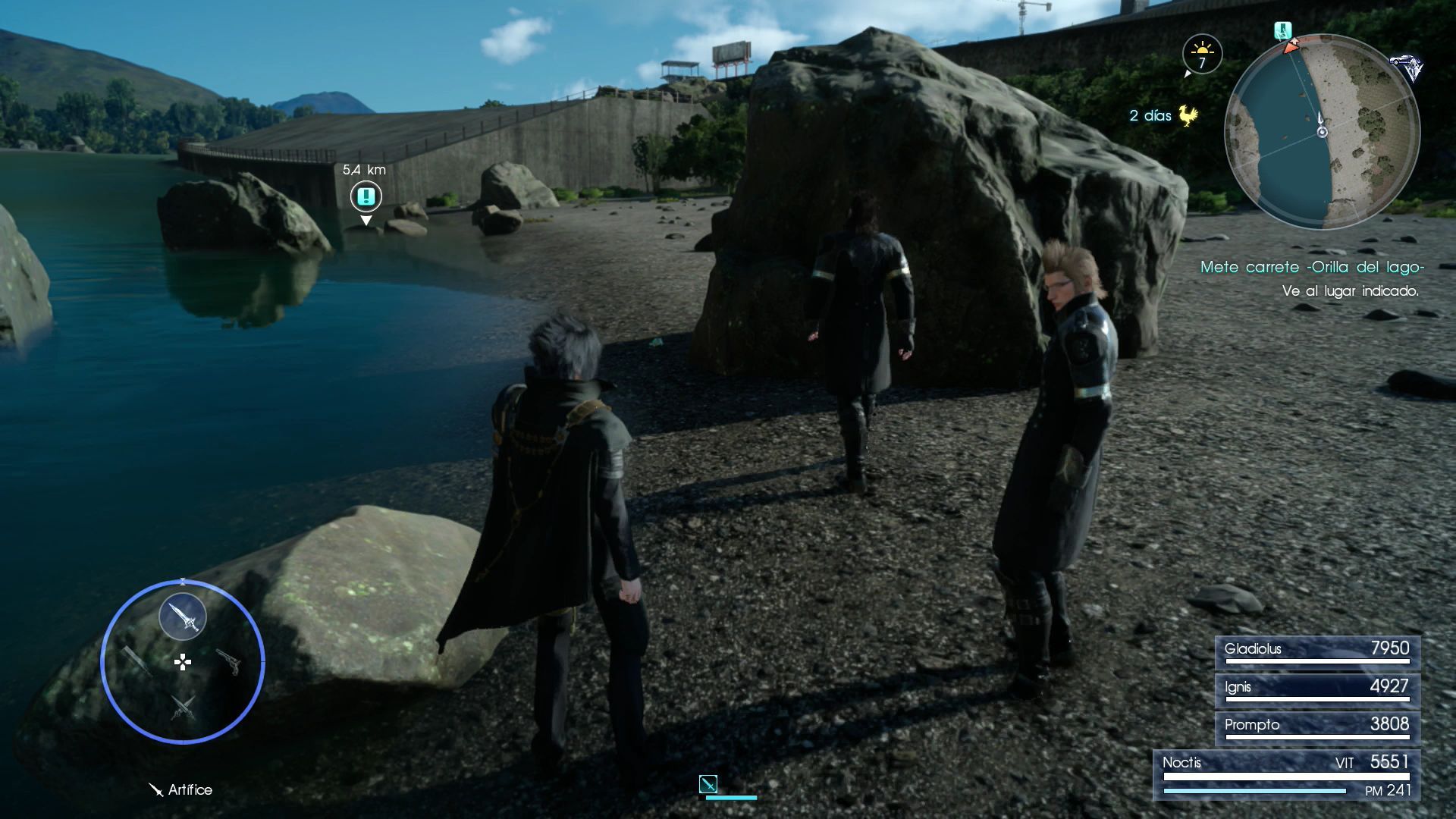1456x819 pixels.
Task: Switch to the greatsword weapon slot
Action: click(x=136, y=659)
